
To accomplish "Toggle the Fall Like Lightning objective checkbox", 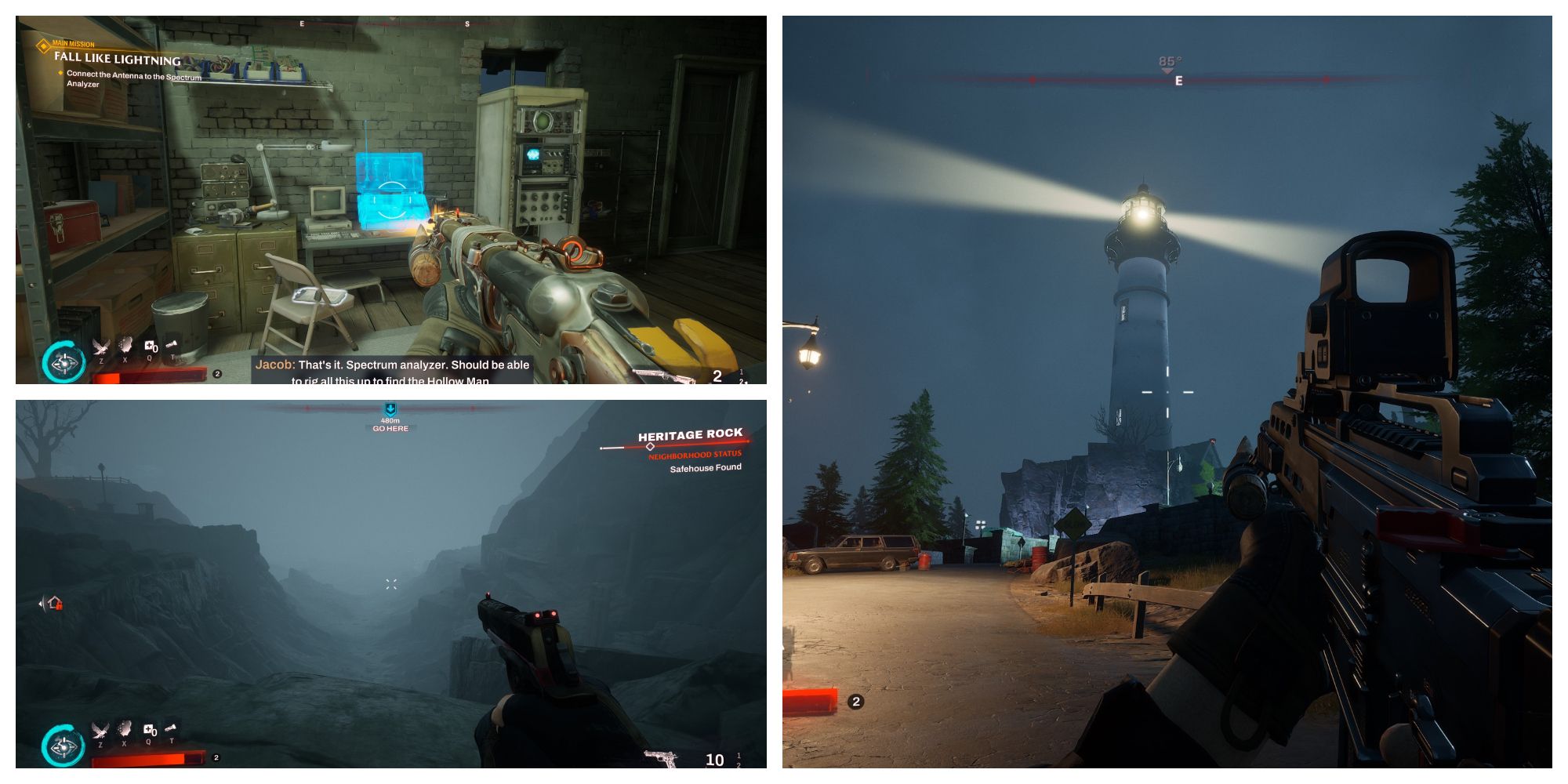I will [x=59, y=74].
